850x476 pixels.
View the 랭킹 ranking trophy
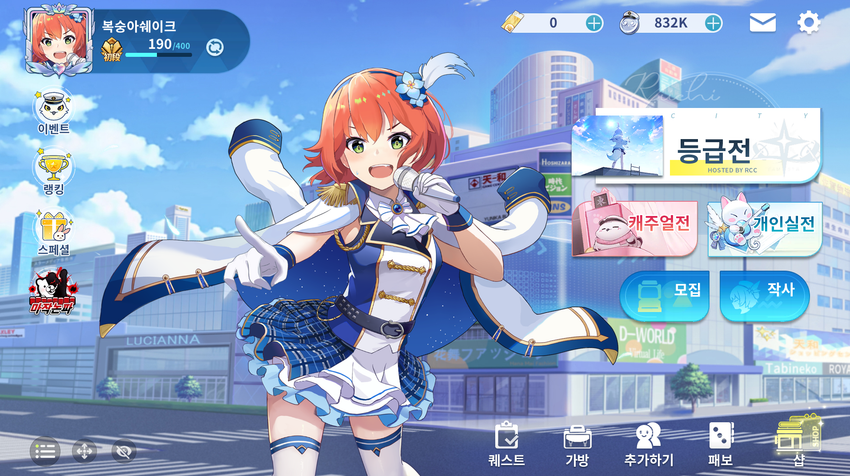pyautogui.click(x=52, y=171)
